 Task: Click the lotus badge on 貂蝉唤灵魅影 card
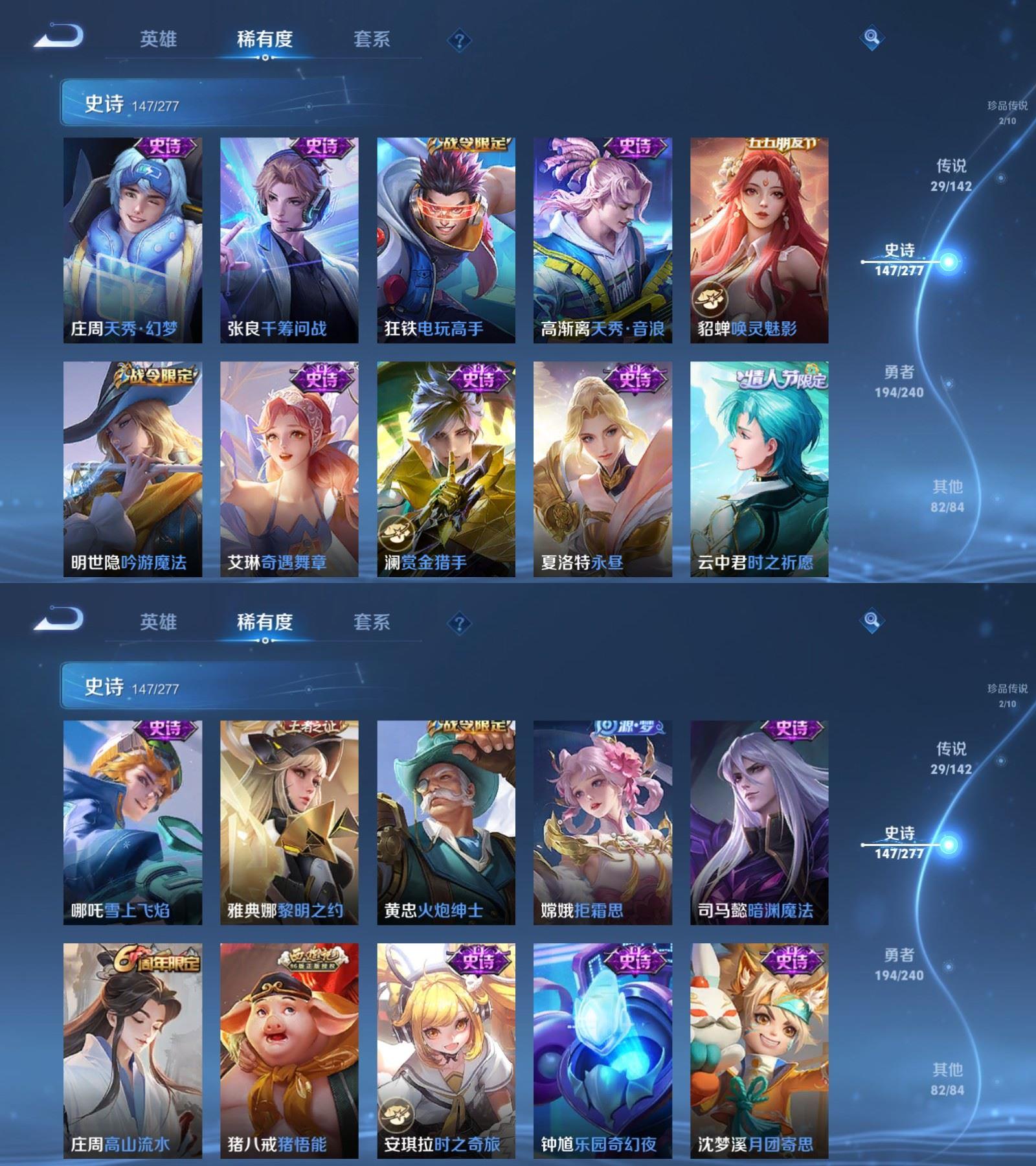click(711, 299)
